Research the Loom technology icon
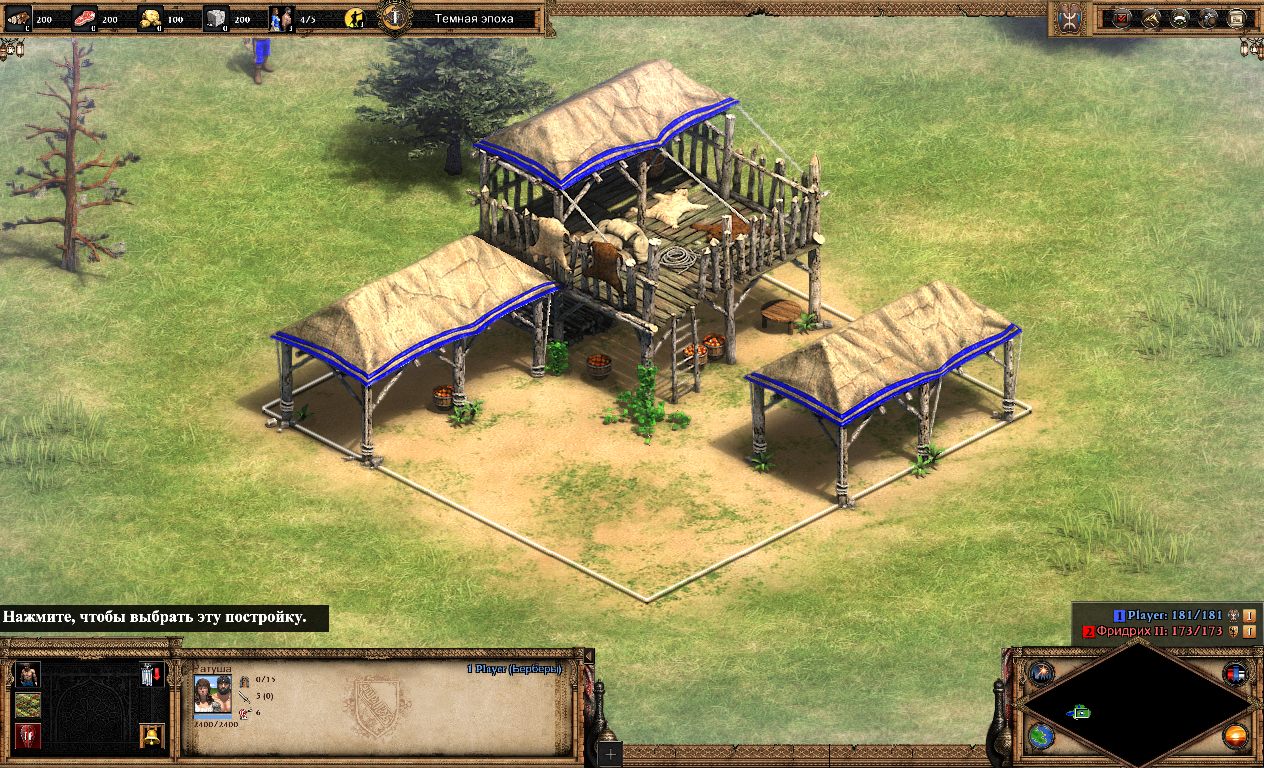The image size is (1264, 768). [x=28, y=705]
